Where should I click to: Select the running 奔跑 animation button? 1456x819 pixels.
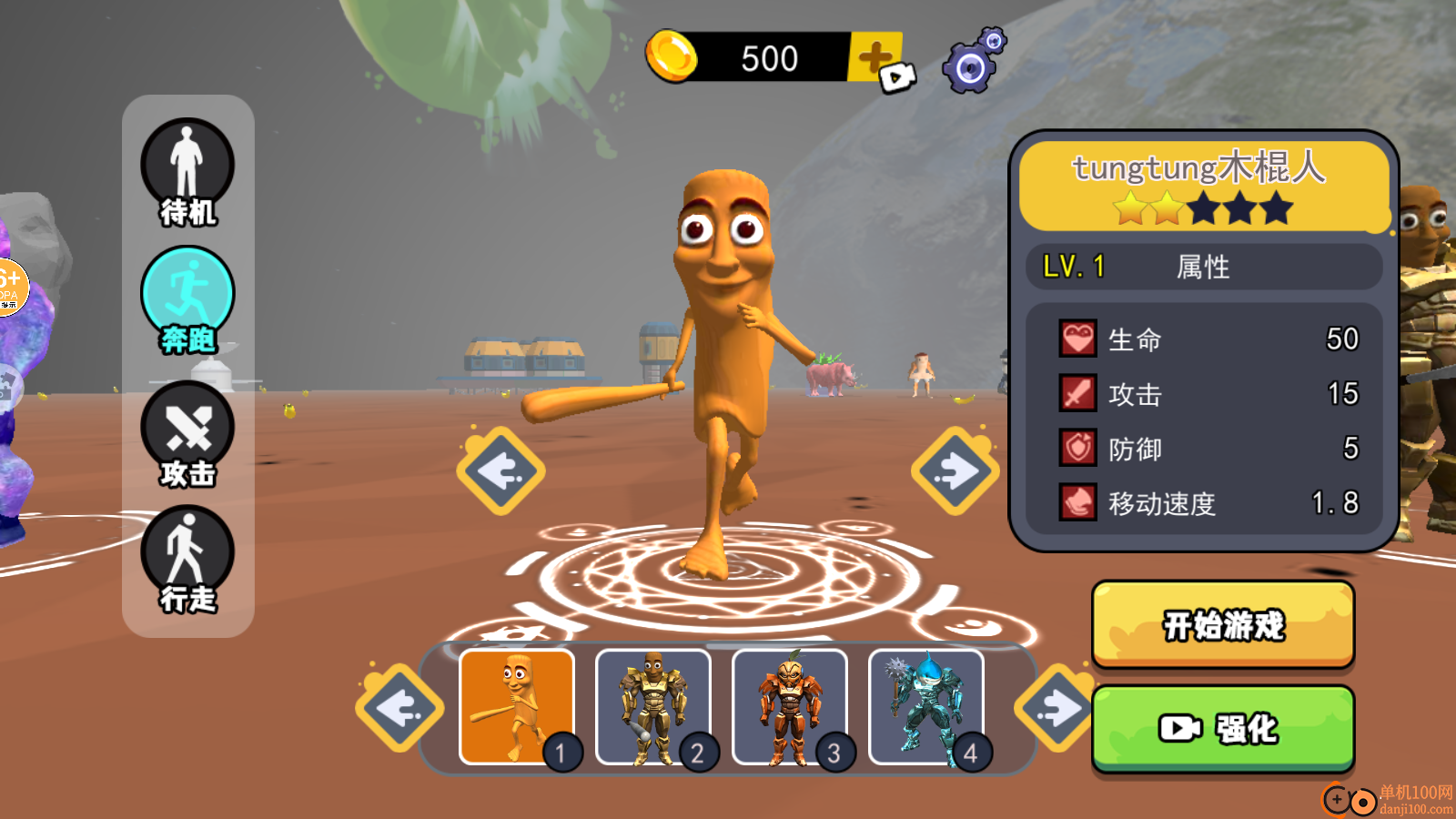pyautogui.click(x=187, y=299)
